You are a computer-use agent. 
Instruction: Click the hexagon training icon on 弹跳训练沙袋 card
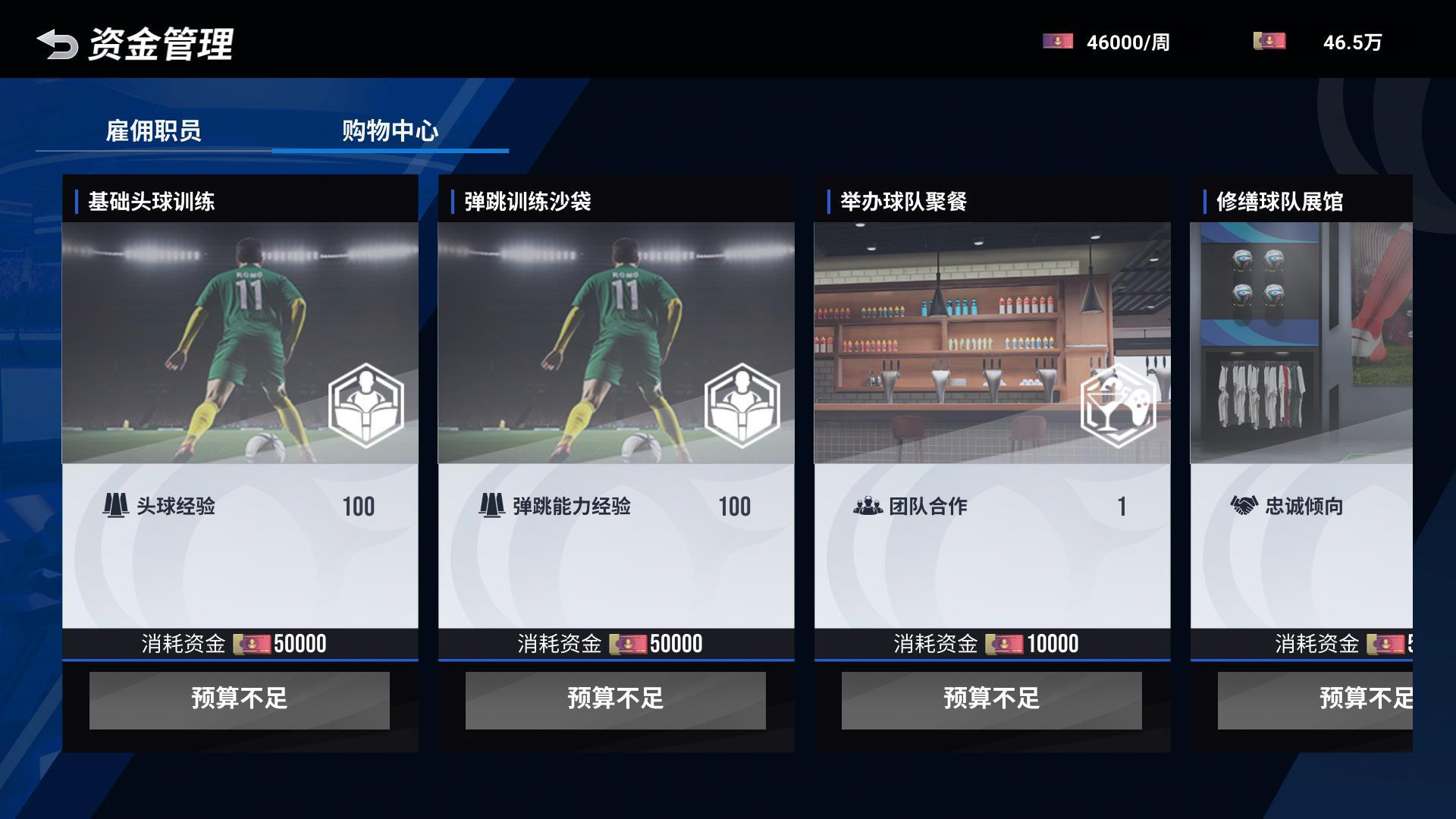coord(743,403)
